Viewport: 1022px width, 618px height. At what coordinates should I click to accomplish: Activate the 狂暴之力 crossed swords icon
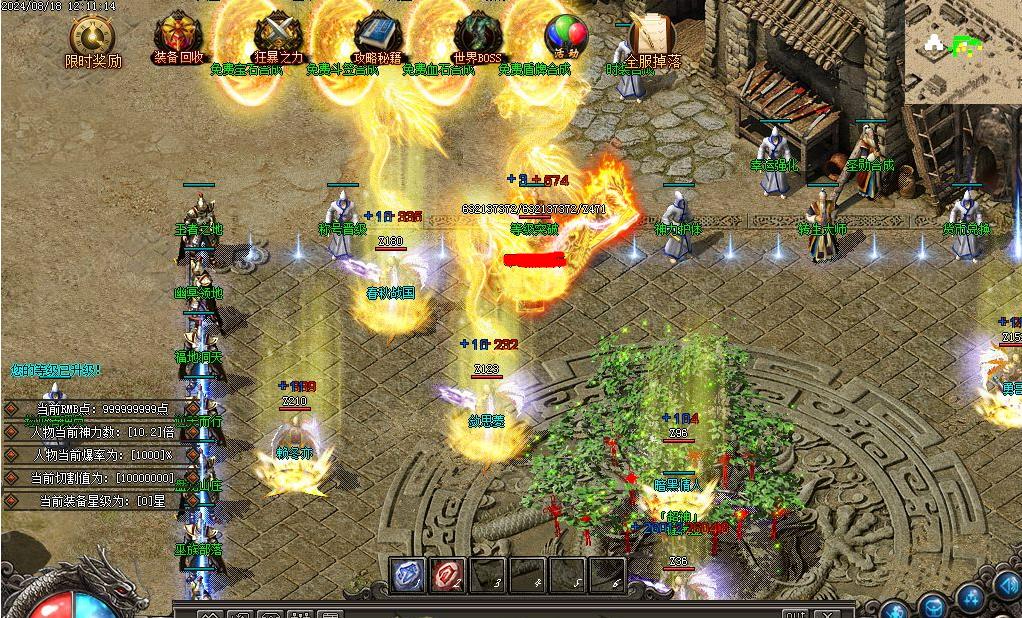click(277, 33)
